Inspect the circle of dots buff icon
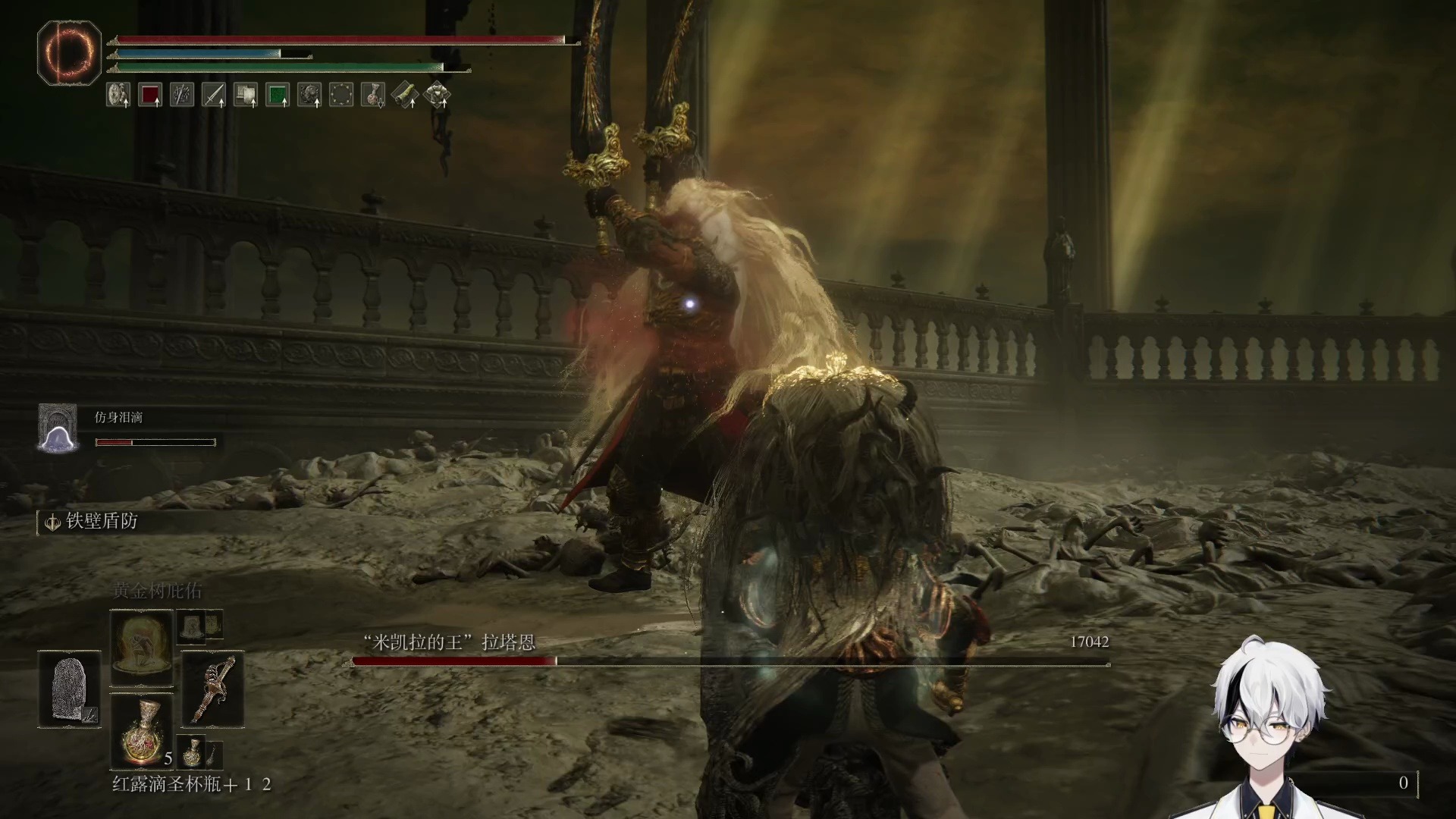The image size is (1456, 819). coord(341,95)
